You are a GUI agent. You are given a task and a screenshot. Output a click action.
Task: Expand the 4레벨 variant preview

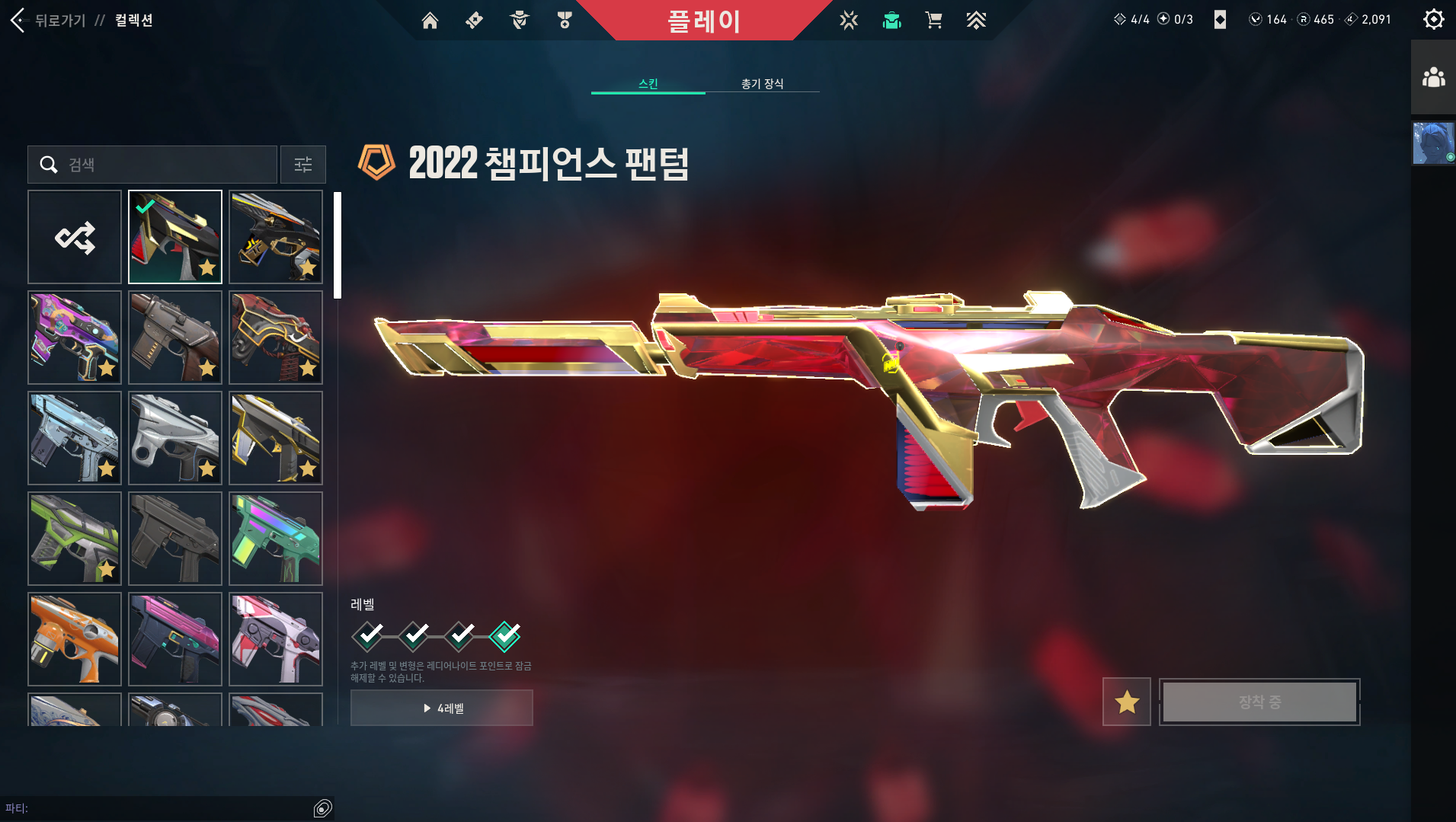pyautogui.click(x=441, y=708)
